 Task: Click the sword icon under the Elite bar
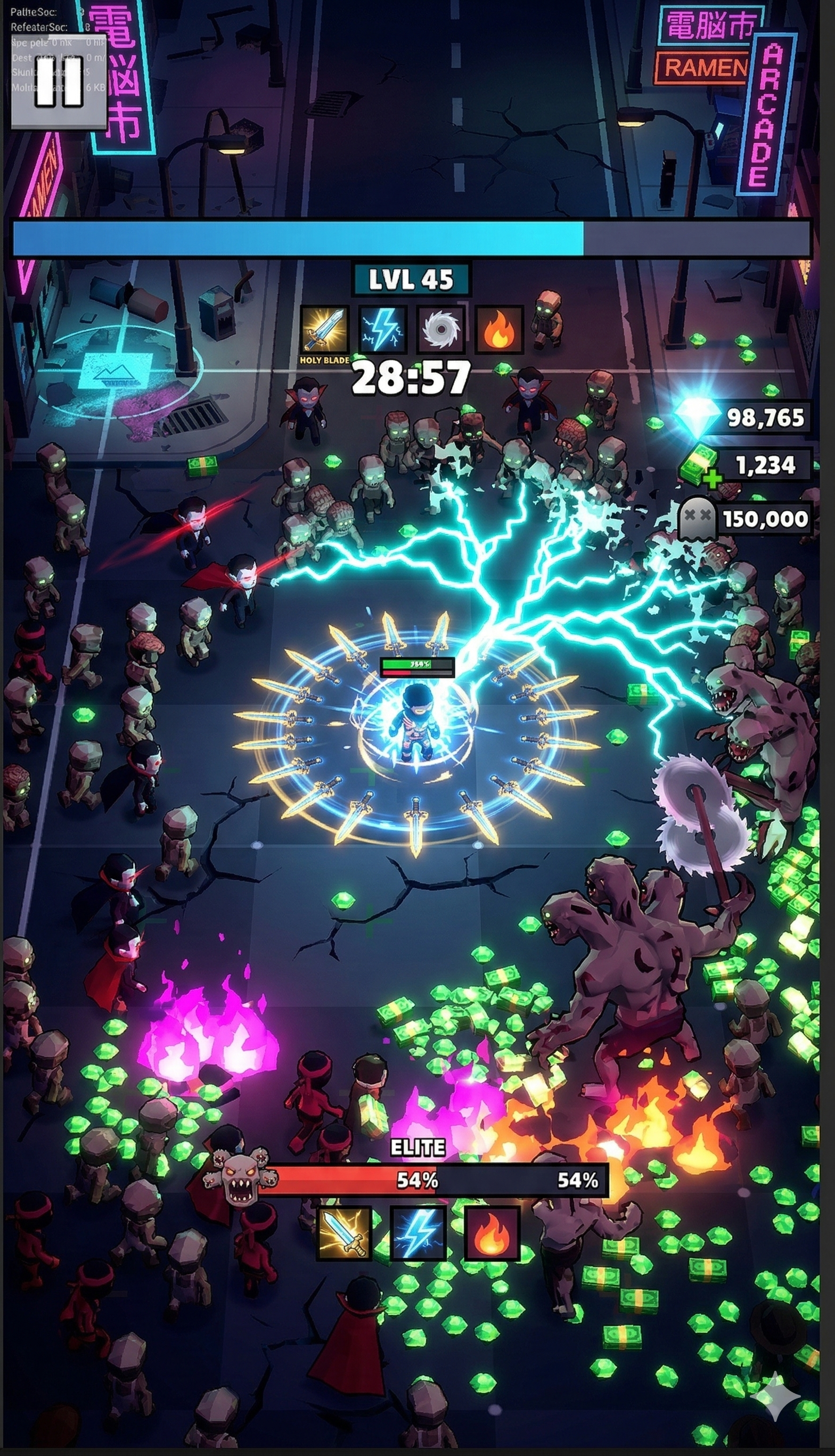[x=344, y=1233]
